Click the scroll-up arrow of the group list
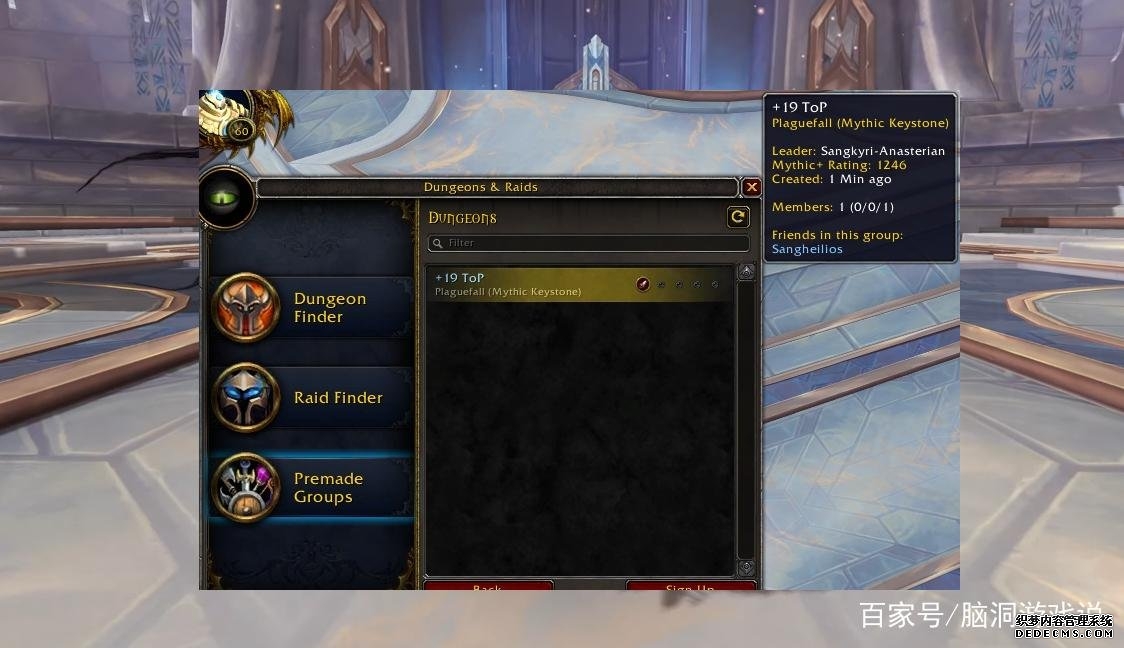The image size is (1124, 648). 746,272
